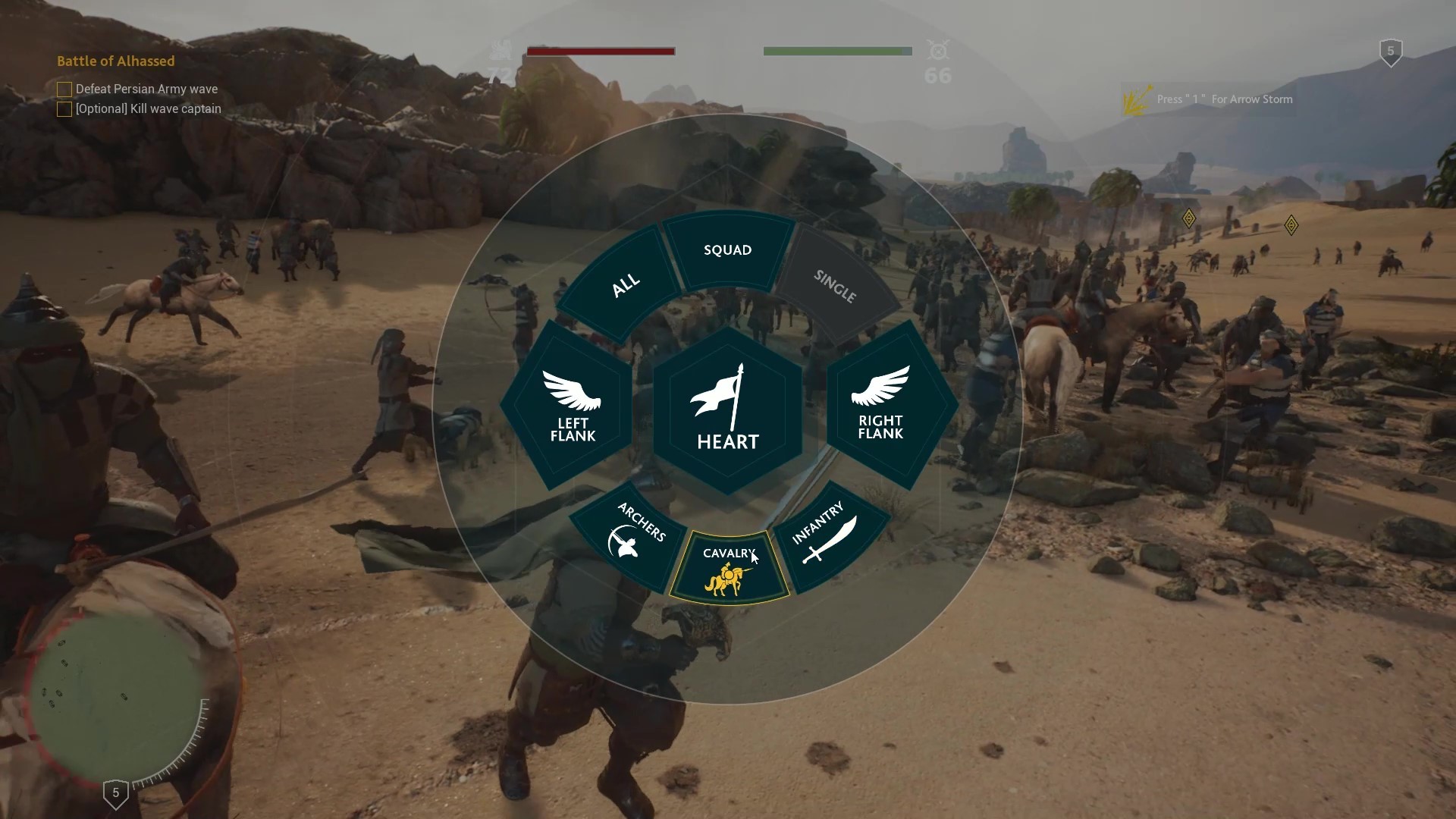Check the Defeat Persian Army wave objective

pos(64,89)
